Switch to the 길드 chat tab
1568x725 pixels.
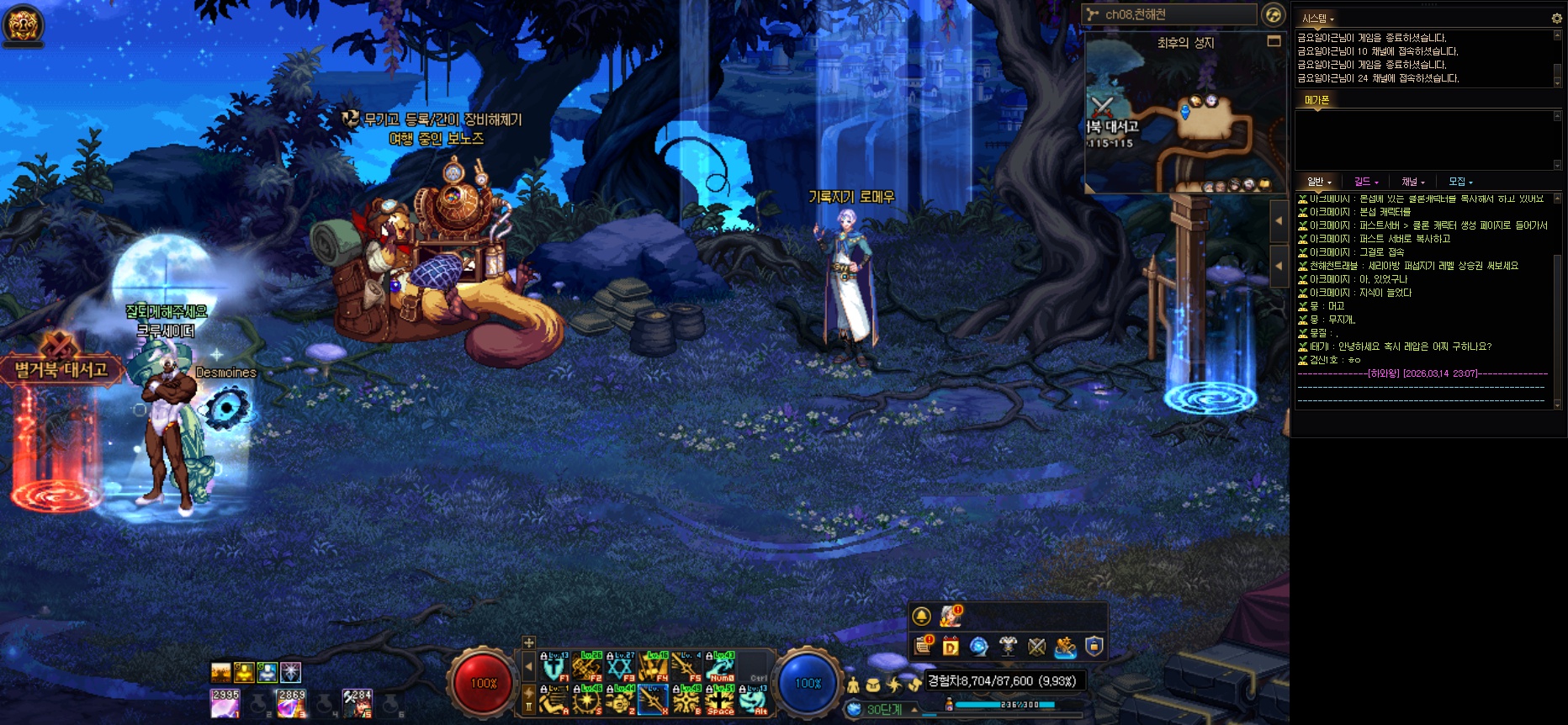[x=1365, y=182]
